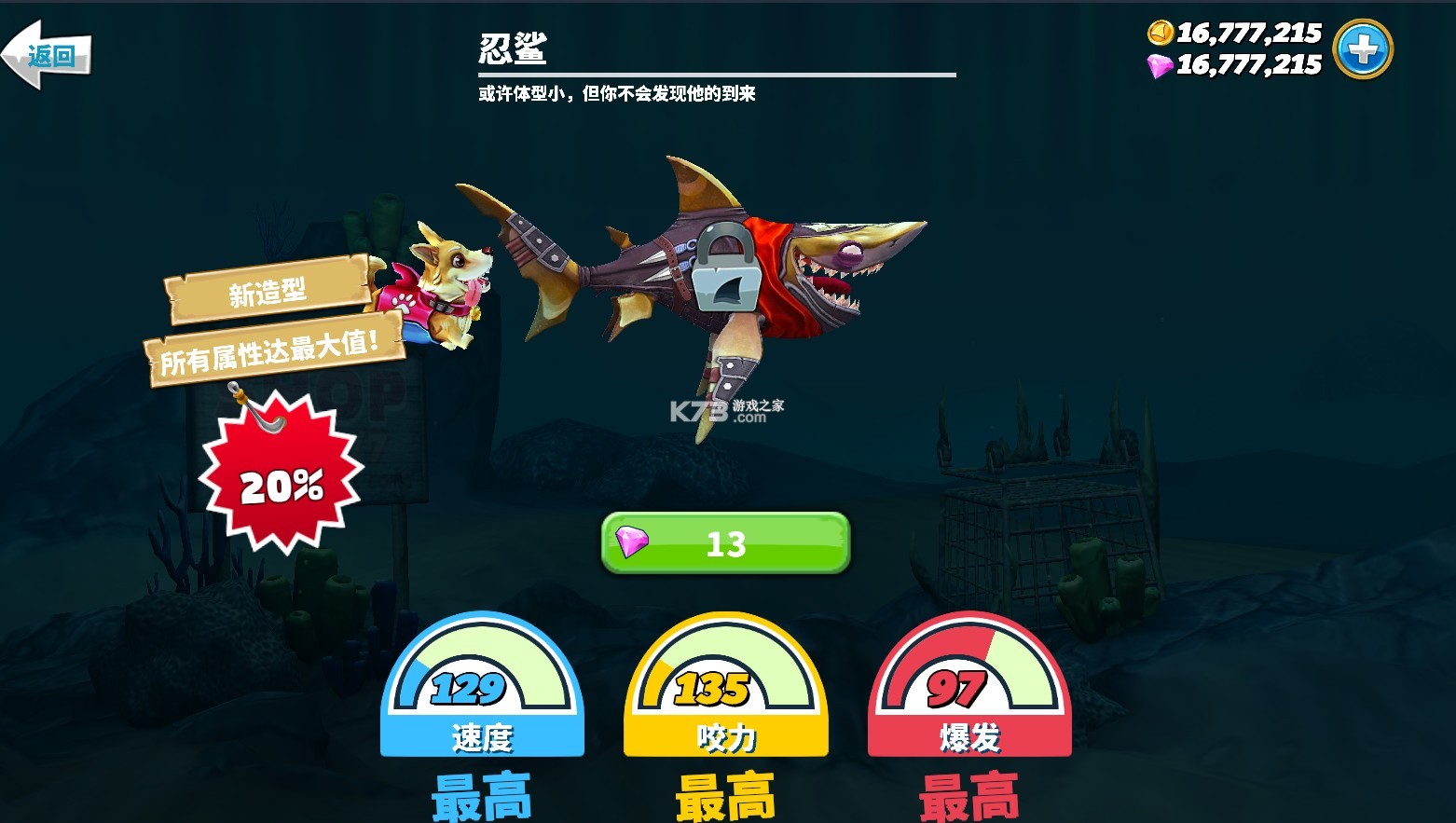The width and height of the screenshot is (1456, 823).
Task: Buy the shark for 13 gems
Action: tap(725, 545)
